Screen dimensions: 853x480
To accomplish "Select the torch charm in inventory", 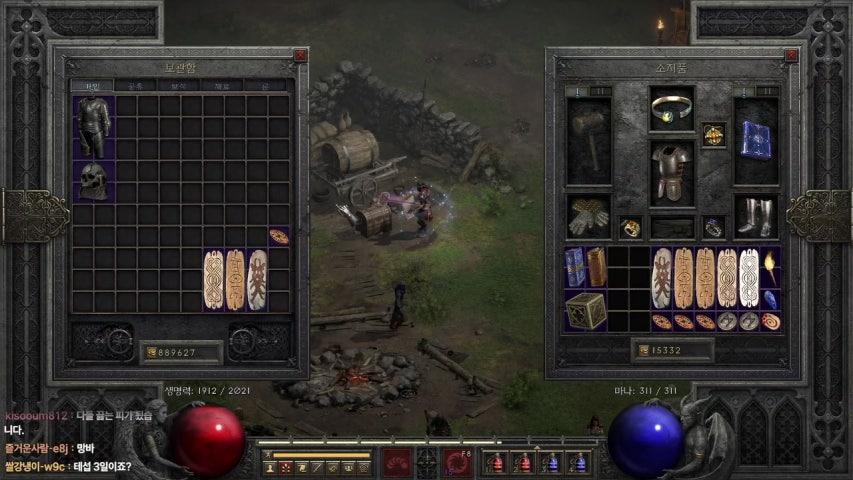I will (770, 266).
